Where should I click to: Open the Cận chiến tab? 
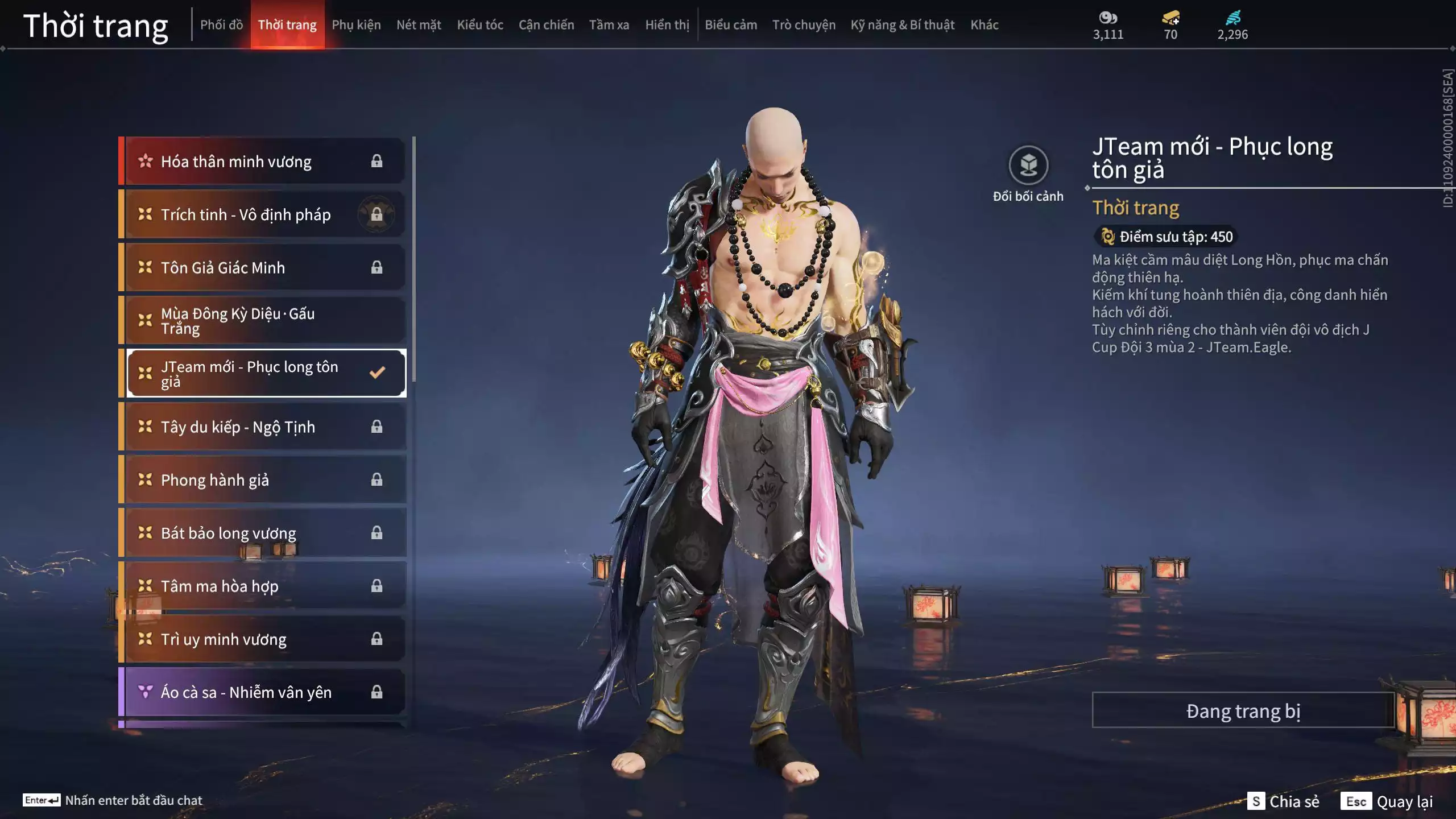[546, 25]
